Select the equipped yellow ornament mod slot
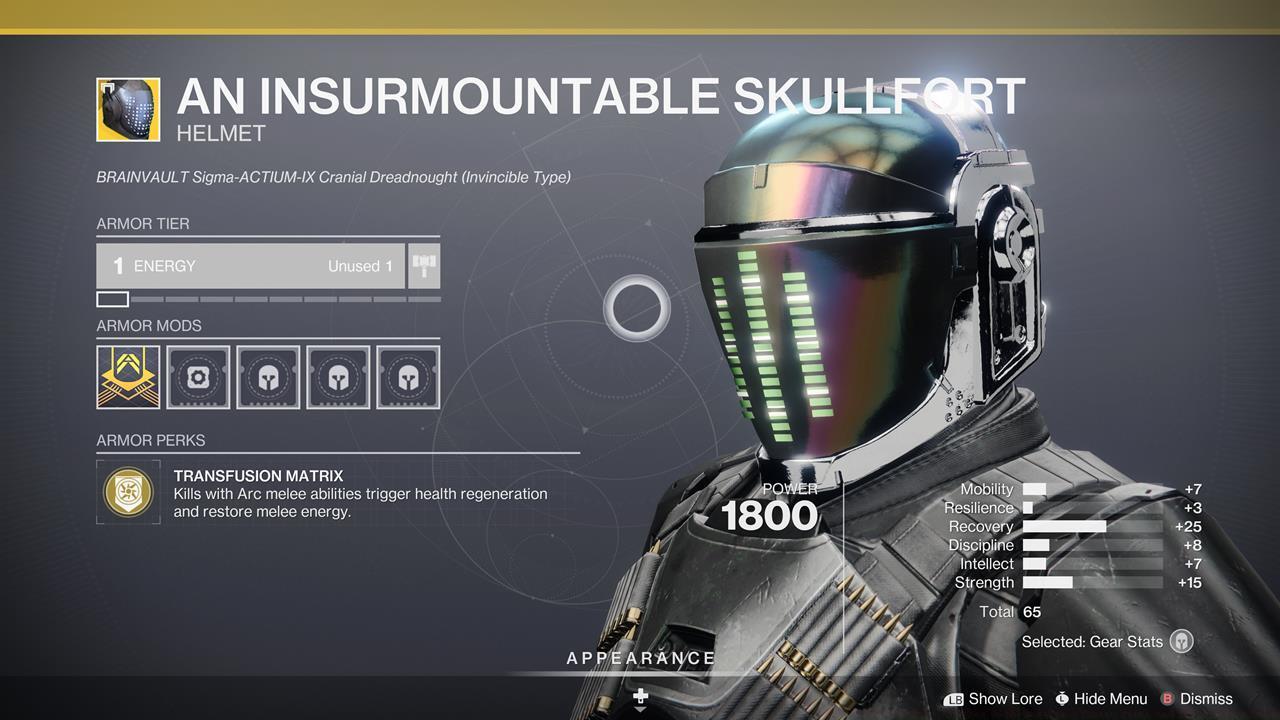Screen dimensions: 1280x720 (x=127, y=377)
